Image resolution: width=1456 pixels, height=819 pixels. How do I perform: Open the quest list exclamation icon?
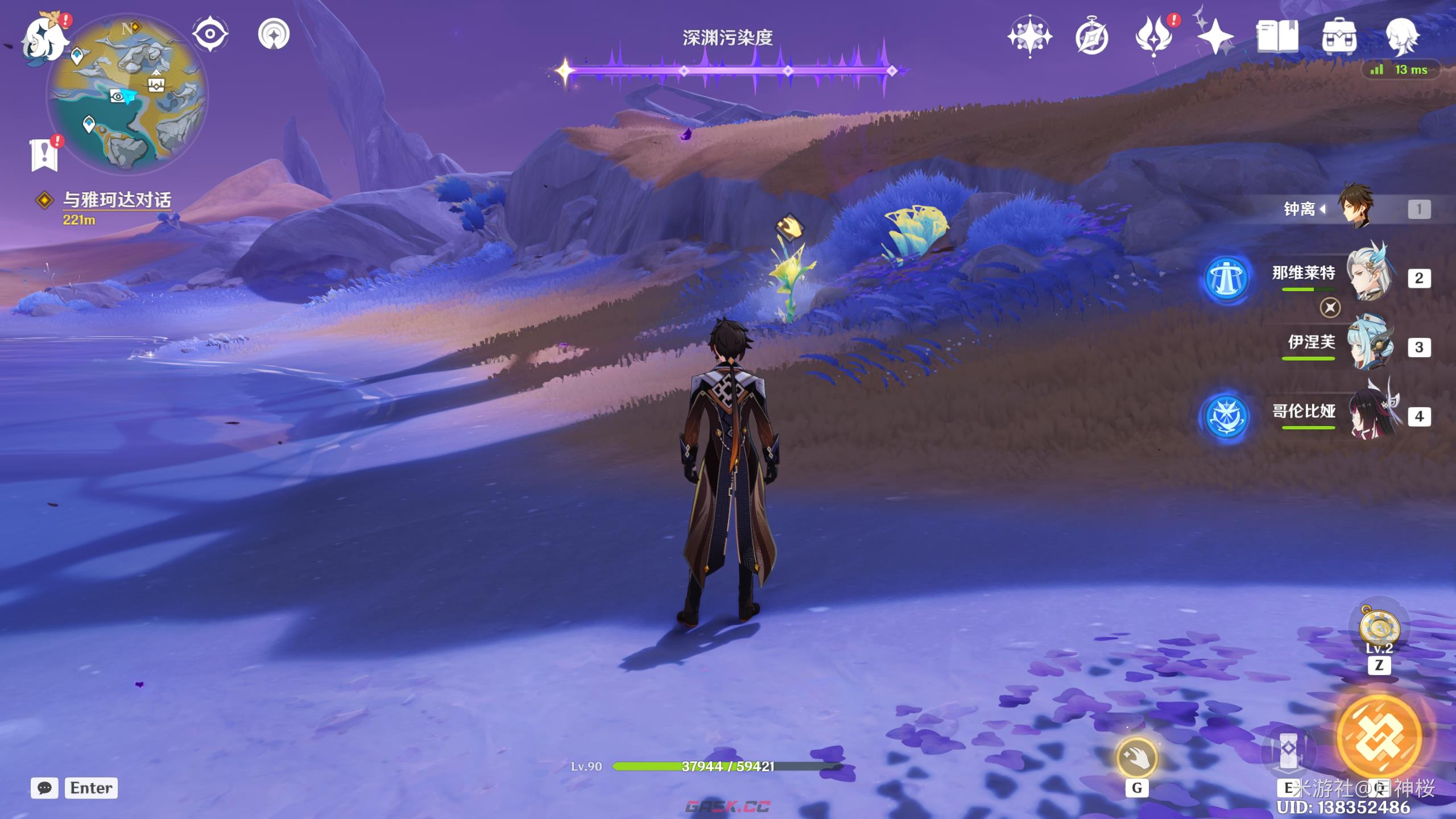(44, 154)
